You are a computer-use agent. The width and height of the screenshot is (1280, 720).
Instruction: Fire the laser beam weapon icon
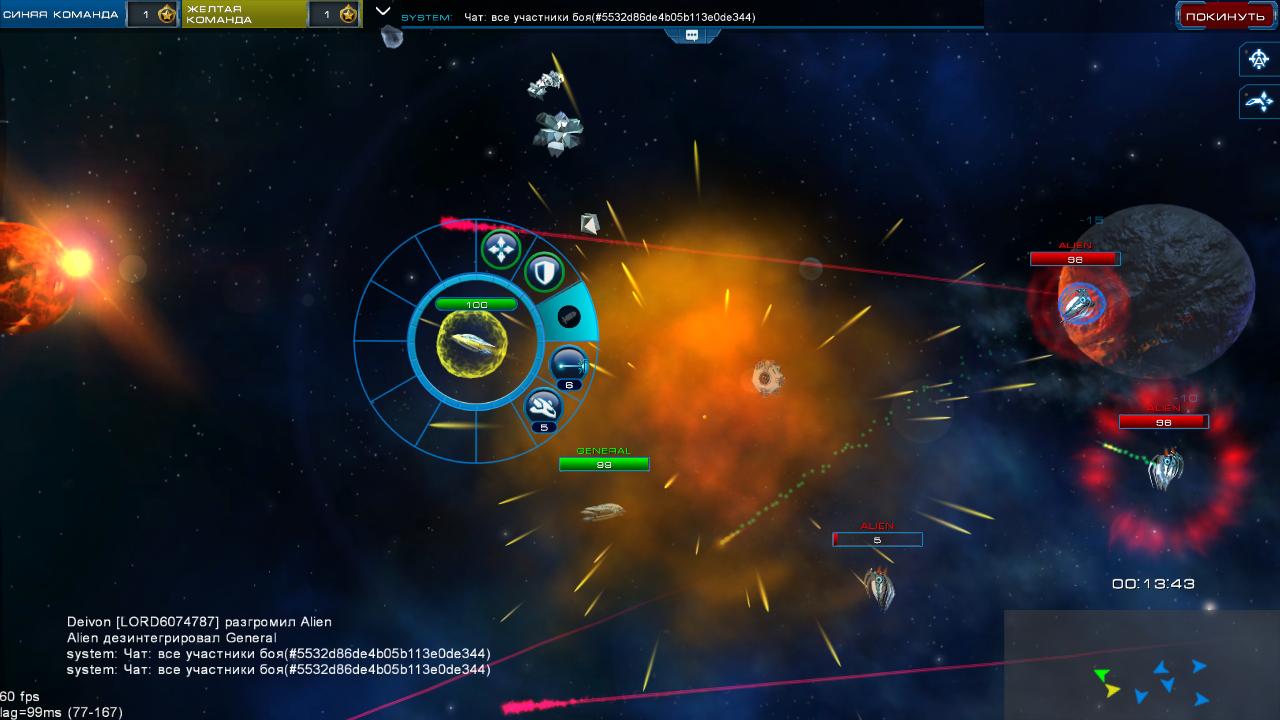coord(568,364)
